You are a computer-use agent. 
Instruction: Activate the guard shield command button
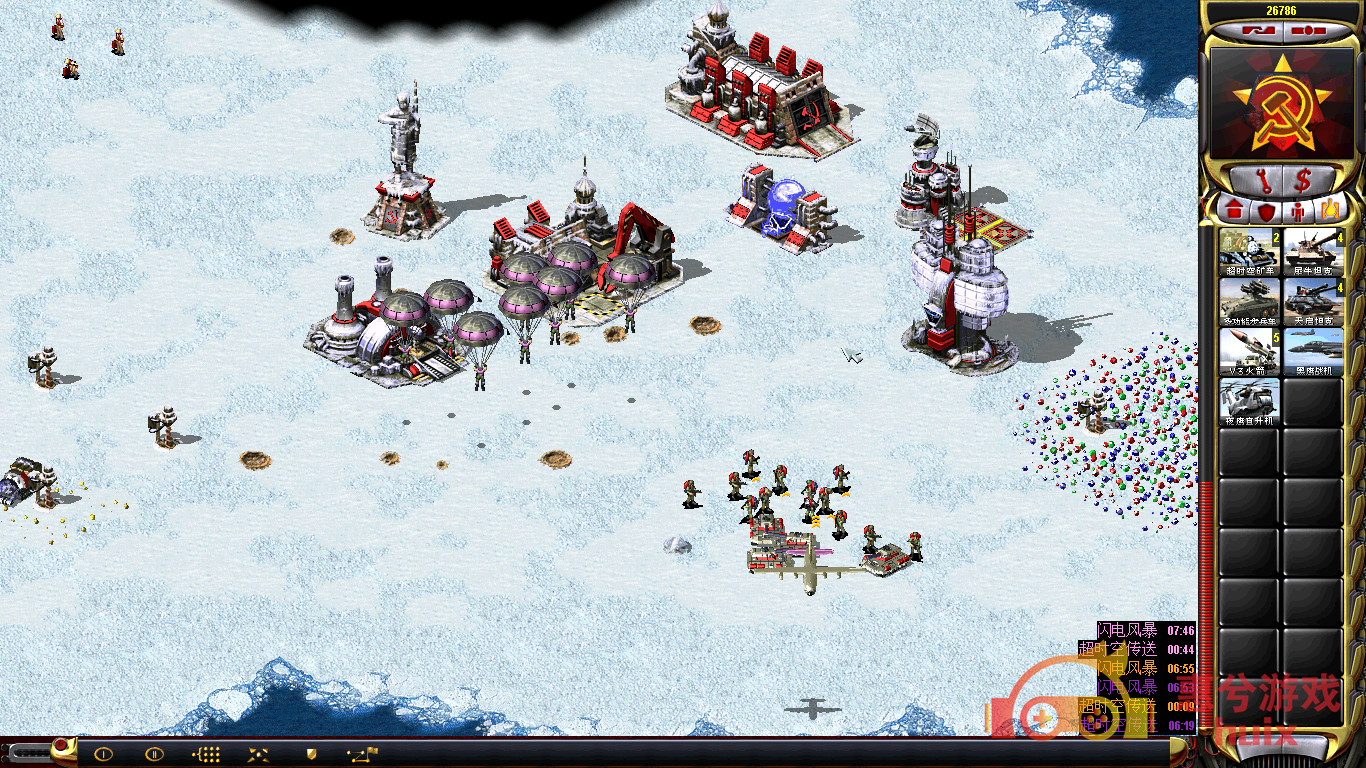point(311,754)
